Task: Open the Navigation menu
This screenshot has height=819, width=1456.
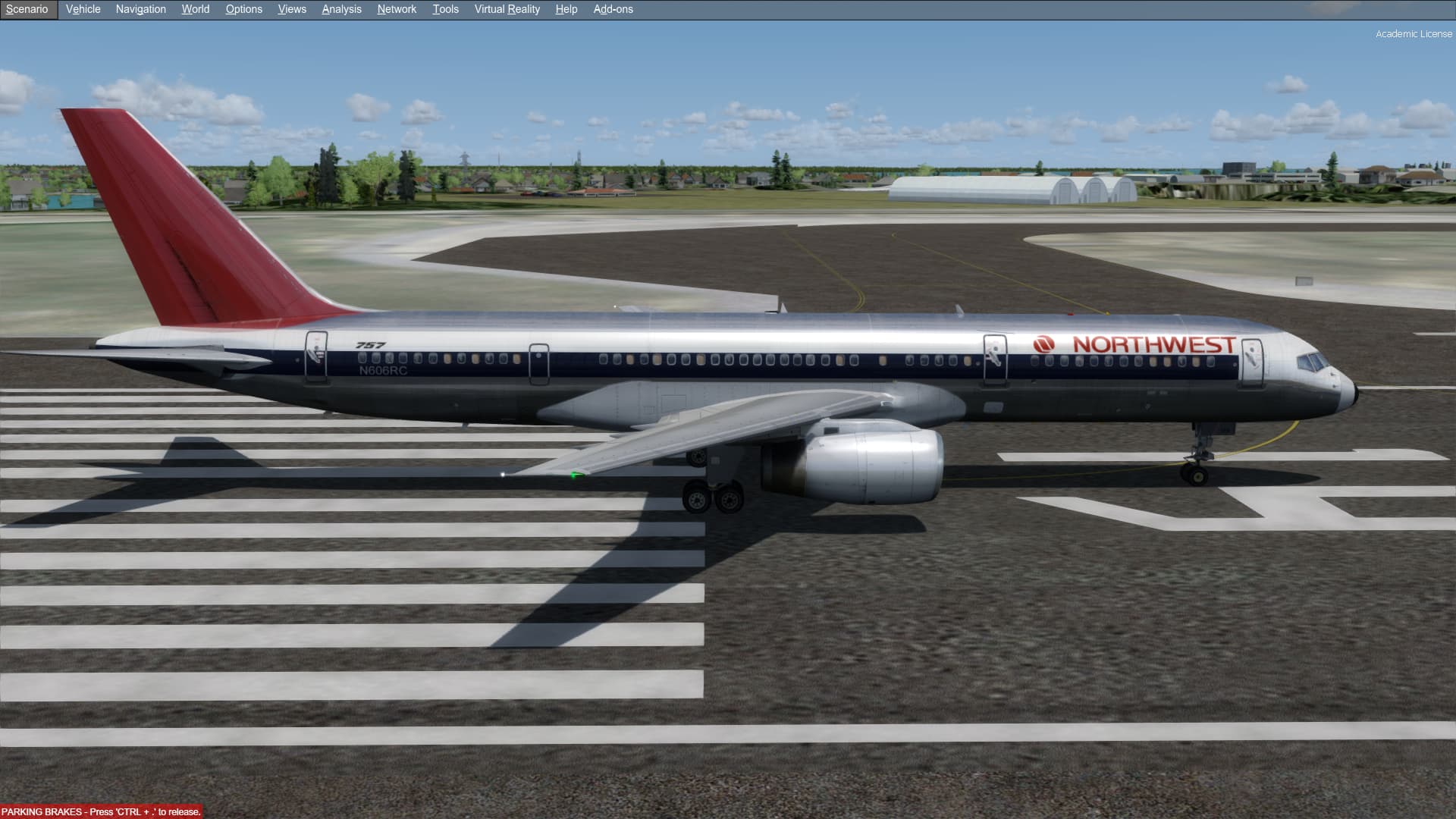Action: 140,9
